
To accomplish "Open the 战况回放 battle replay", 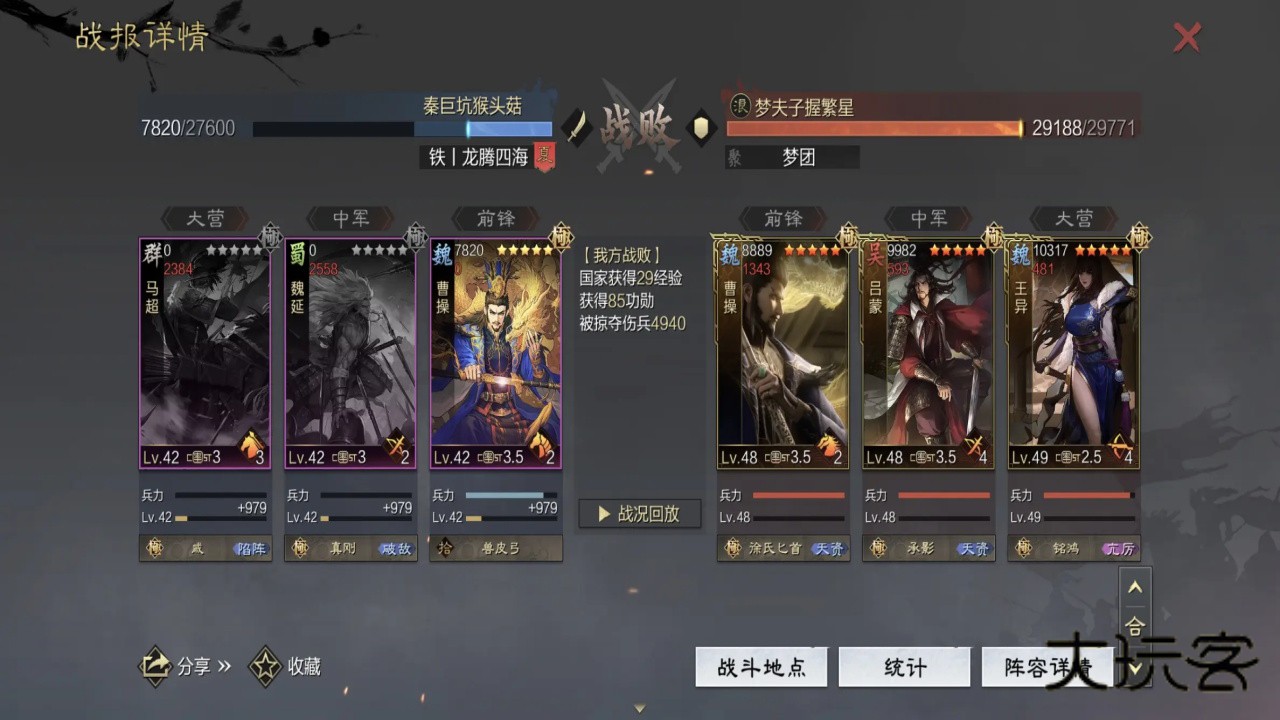I will (639, 513).
